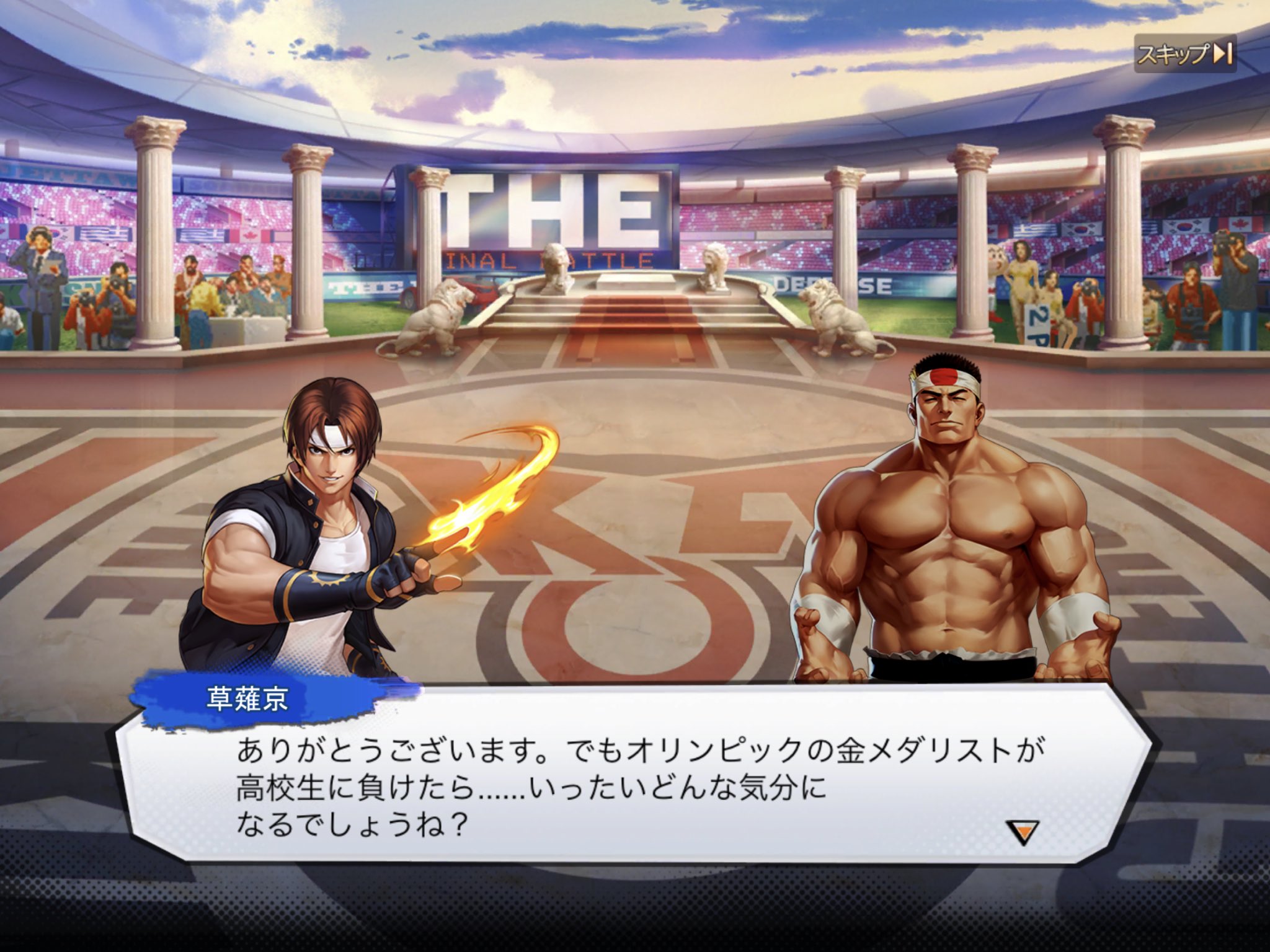
Task: Advance dialogue using the orange arrow indicator
Action: coord(1022,832)
